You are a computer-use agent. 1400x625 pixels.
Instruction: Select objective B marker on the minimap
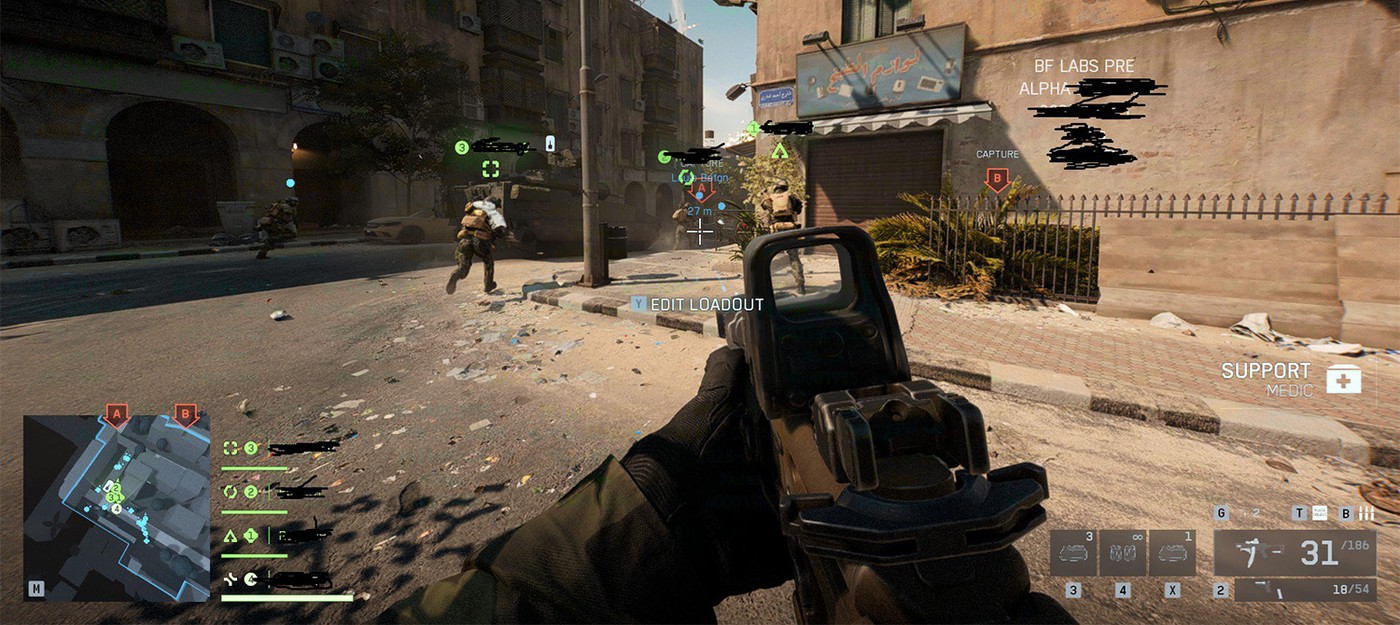coord(183,413)
